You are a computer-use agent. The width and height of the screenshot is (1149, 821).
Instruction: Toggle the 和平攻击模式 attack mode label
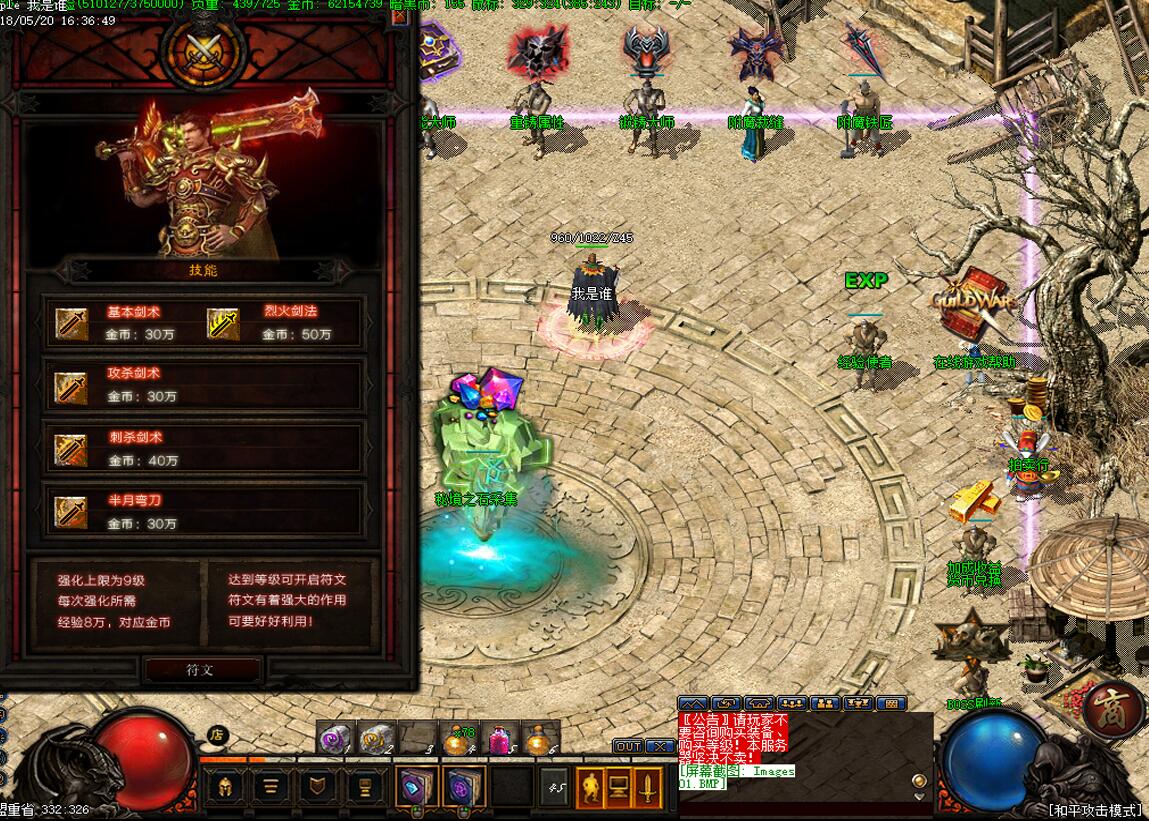[1096, 810]
